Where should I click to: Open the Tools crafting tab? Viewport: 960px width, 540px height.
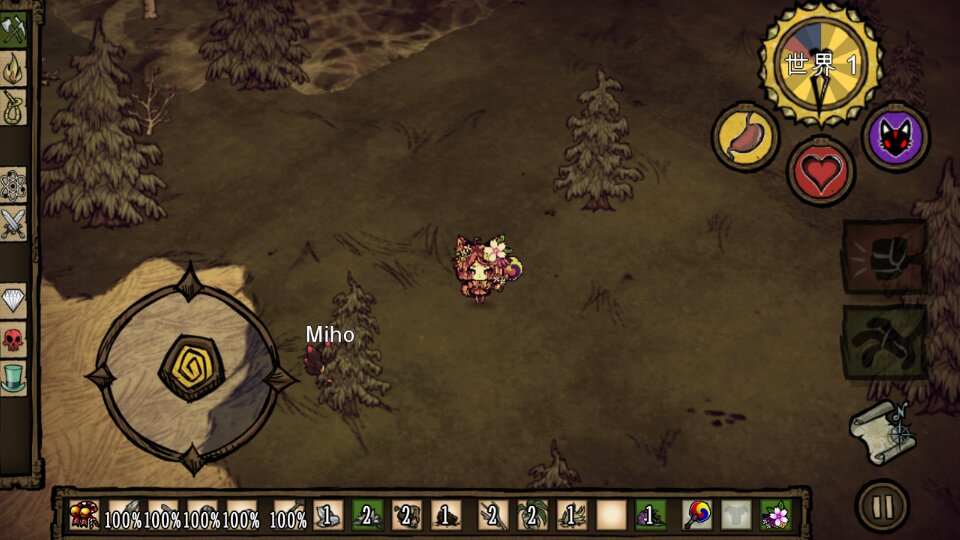(13, 29)
